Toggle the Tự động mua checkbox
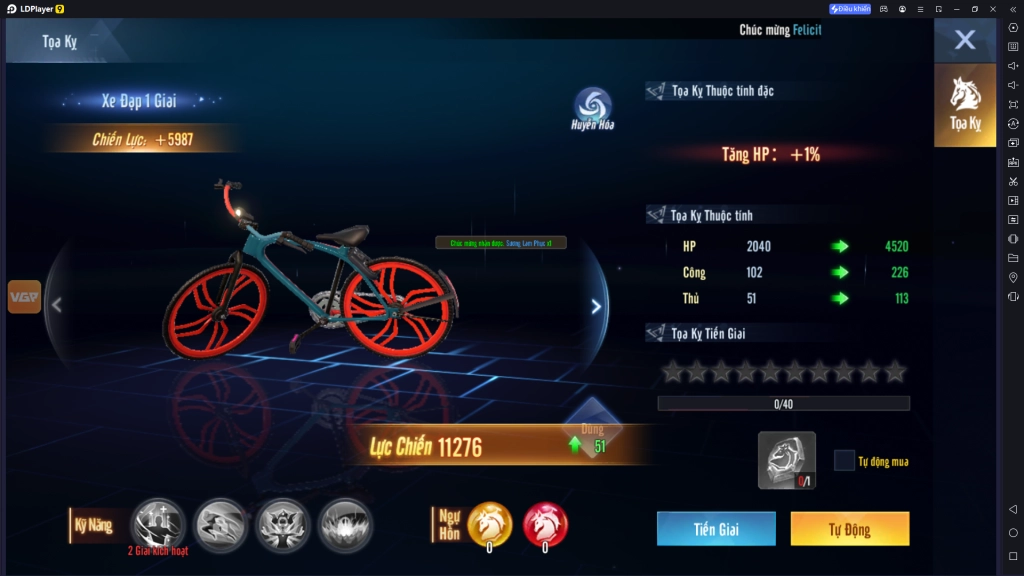The height and width of the screenshot is (576, 1024). (x=845, y=461)
